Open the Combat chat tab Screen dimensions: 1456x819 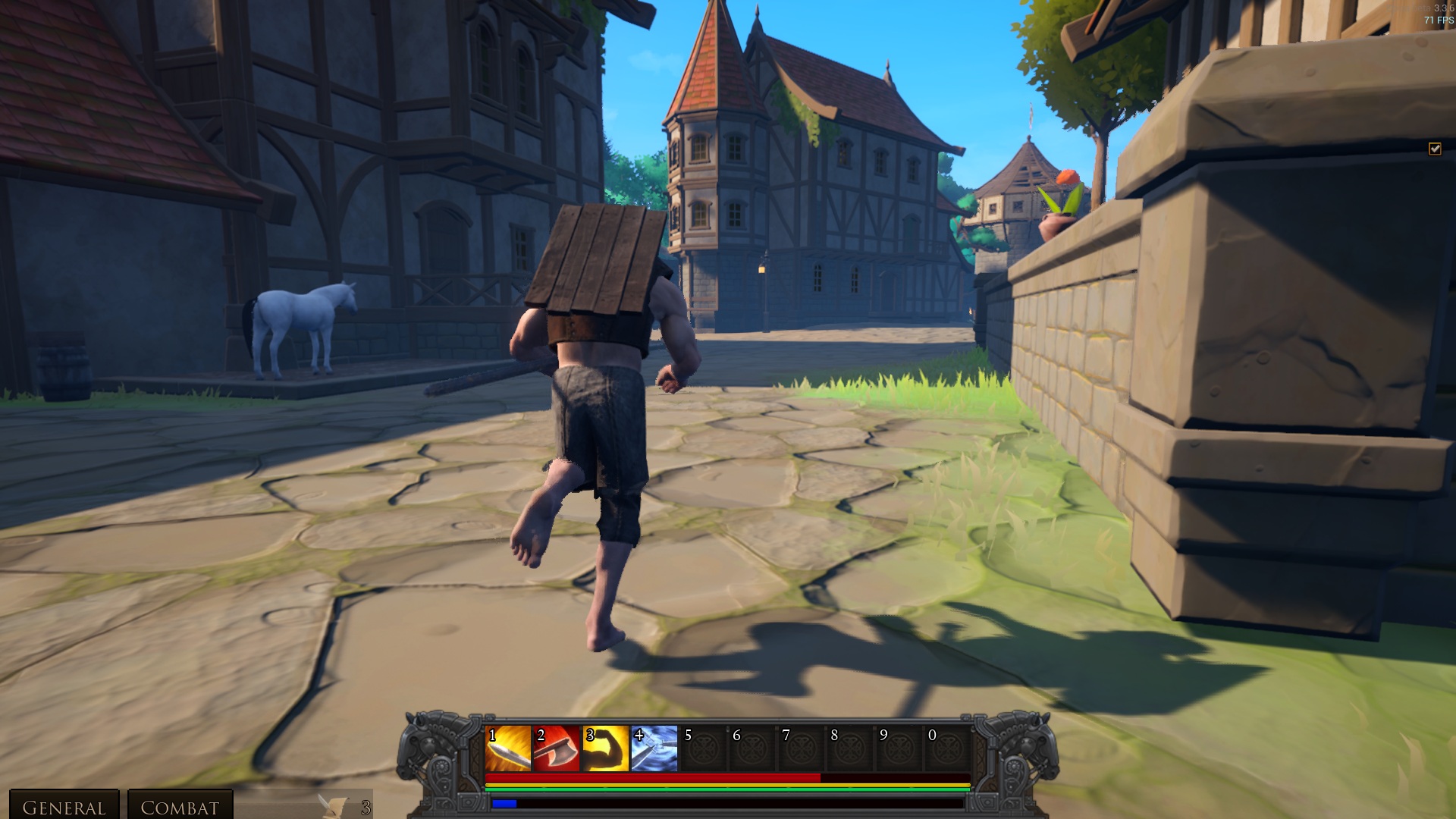(x=180, y=807)
